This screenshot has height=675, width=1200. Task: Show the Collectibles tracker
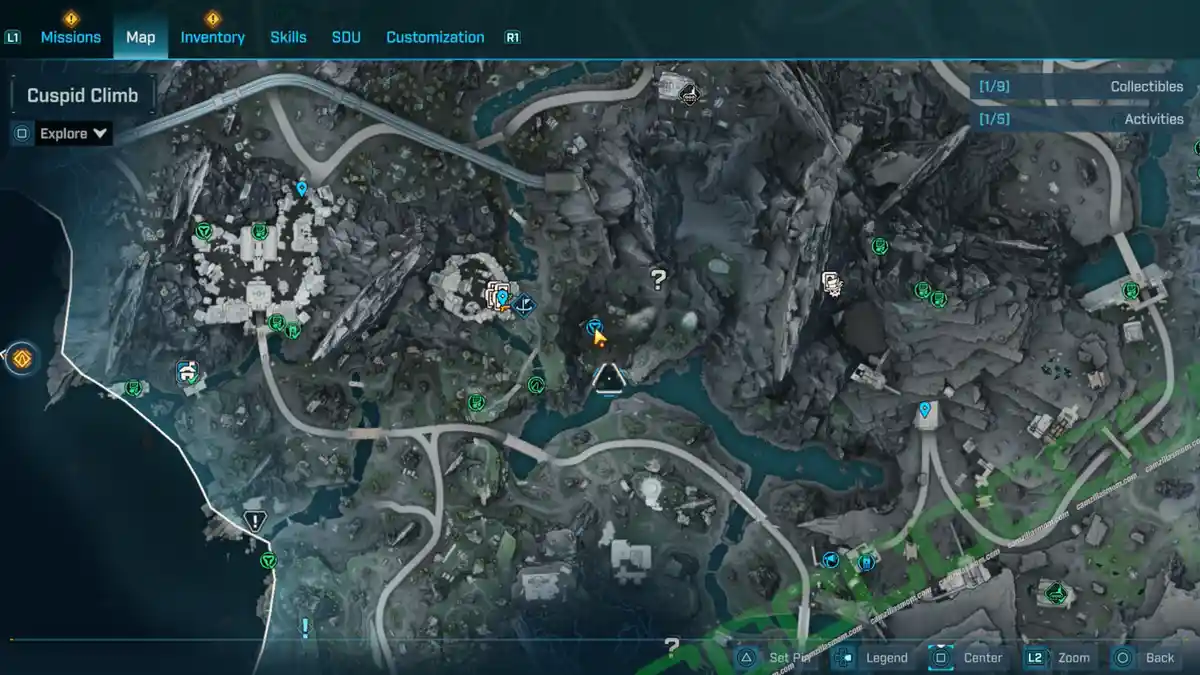coord(1083,87)
